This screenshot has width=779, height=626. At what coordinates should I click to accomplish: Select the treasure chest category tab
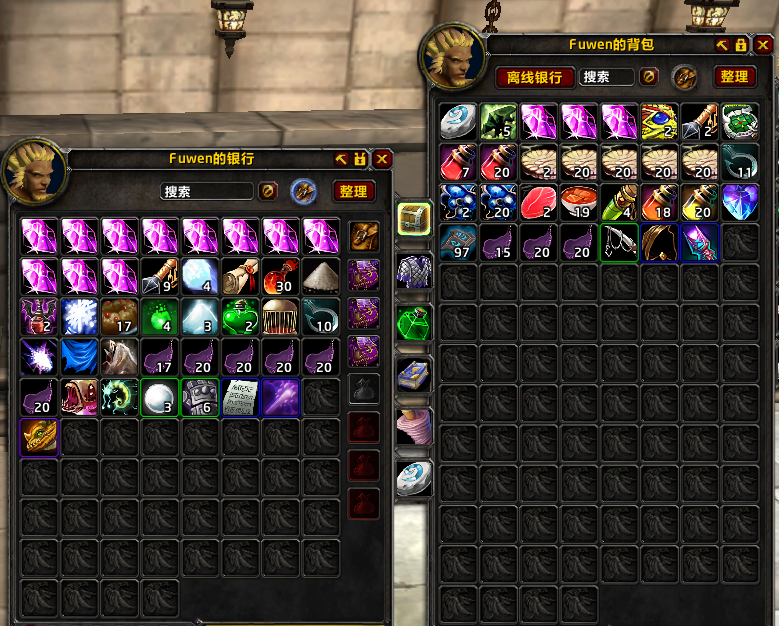click(x=413, y=218)
